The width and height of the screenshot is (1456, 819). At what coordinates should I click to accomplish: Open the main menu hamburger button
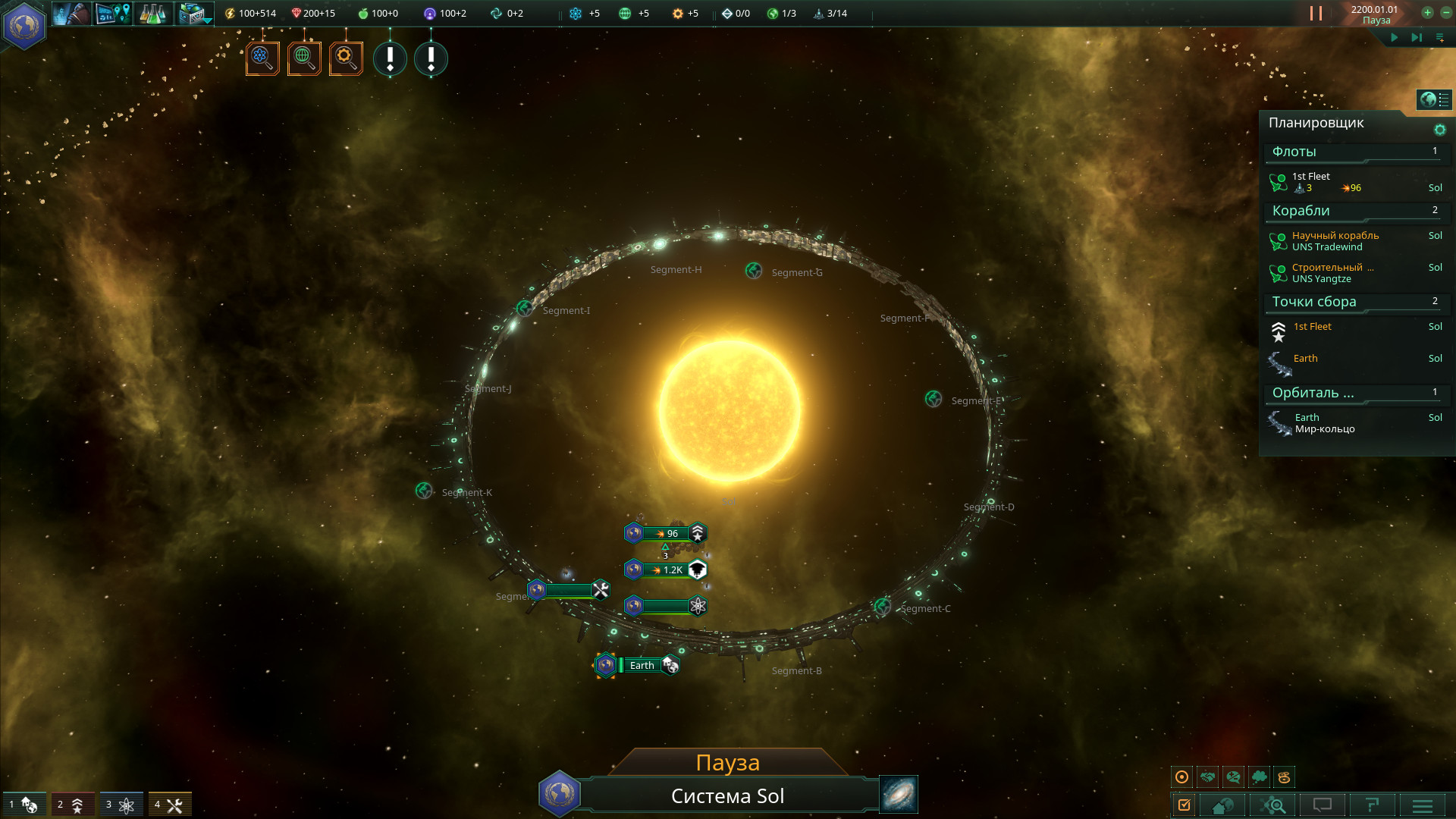click(x=1422, y=805)
